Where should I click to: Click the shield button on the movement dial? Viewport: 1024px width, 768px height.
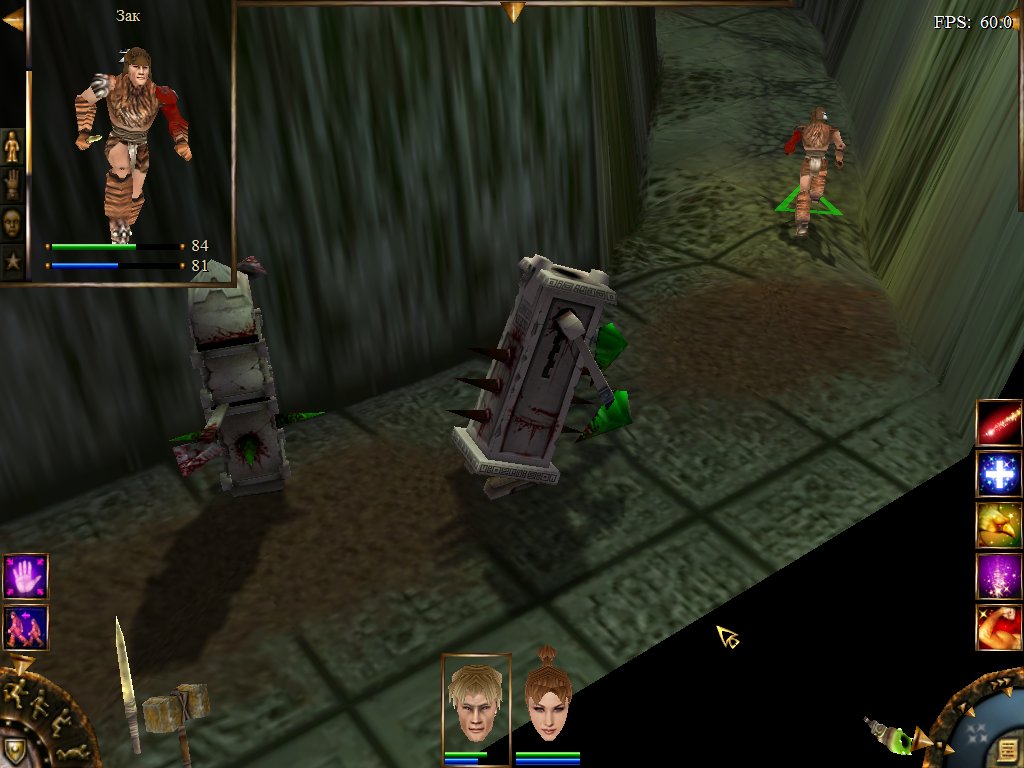coord(14,750)
